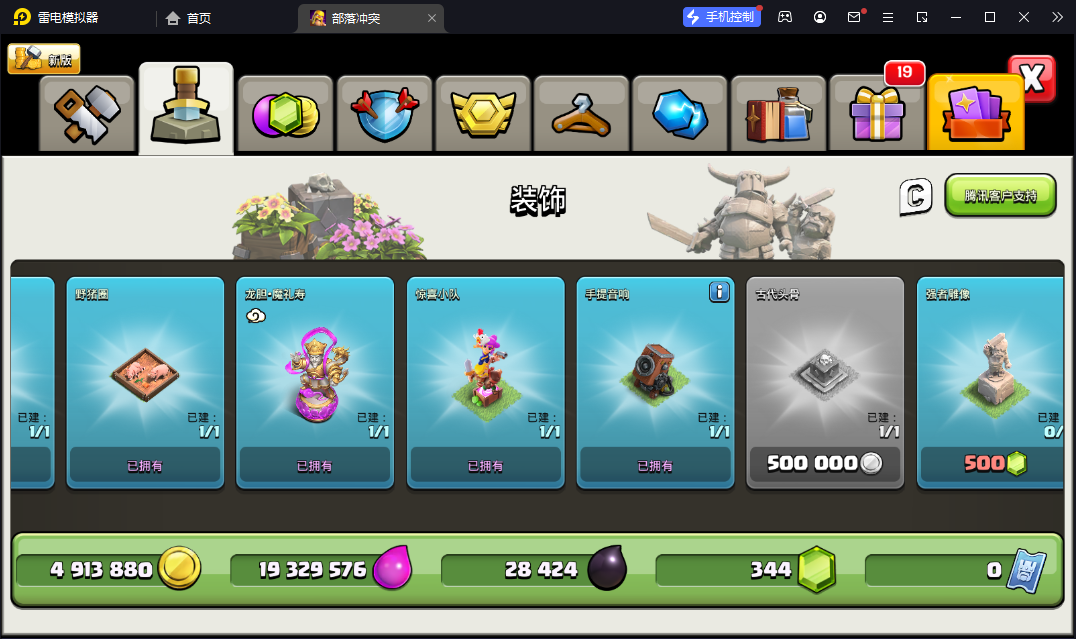Close the shop with the red X

pos(1031,78)
